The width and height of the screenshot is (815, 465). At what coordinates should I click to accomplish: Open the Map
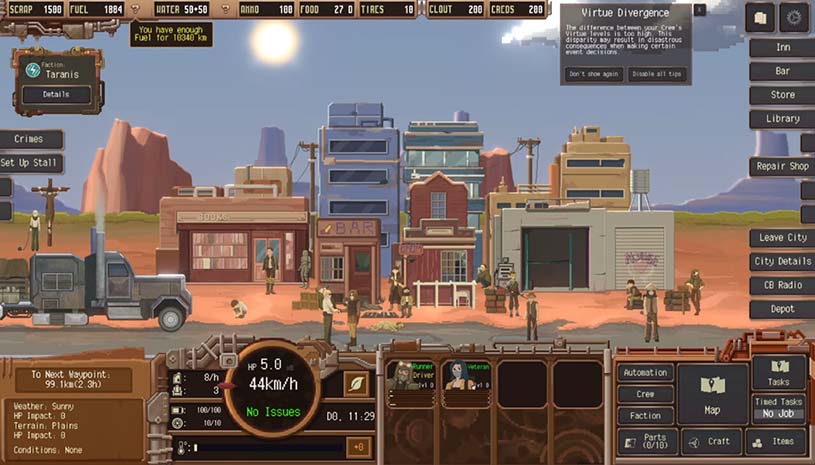(712, 392)
